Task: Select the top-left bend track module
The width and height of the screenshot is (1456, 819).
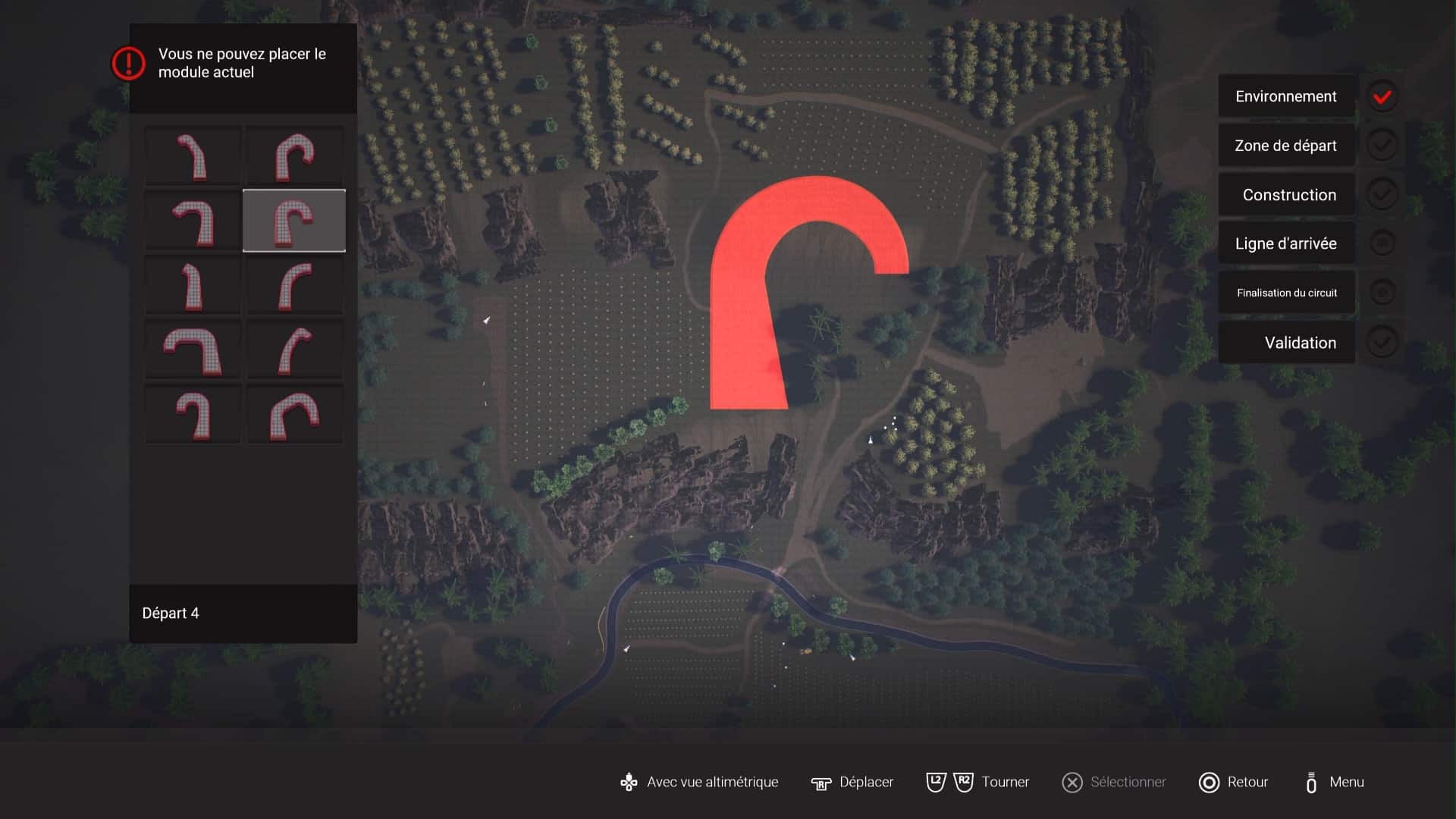Action: [x=193, y=155]
